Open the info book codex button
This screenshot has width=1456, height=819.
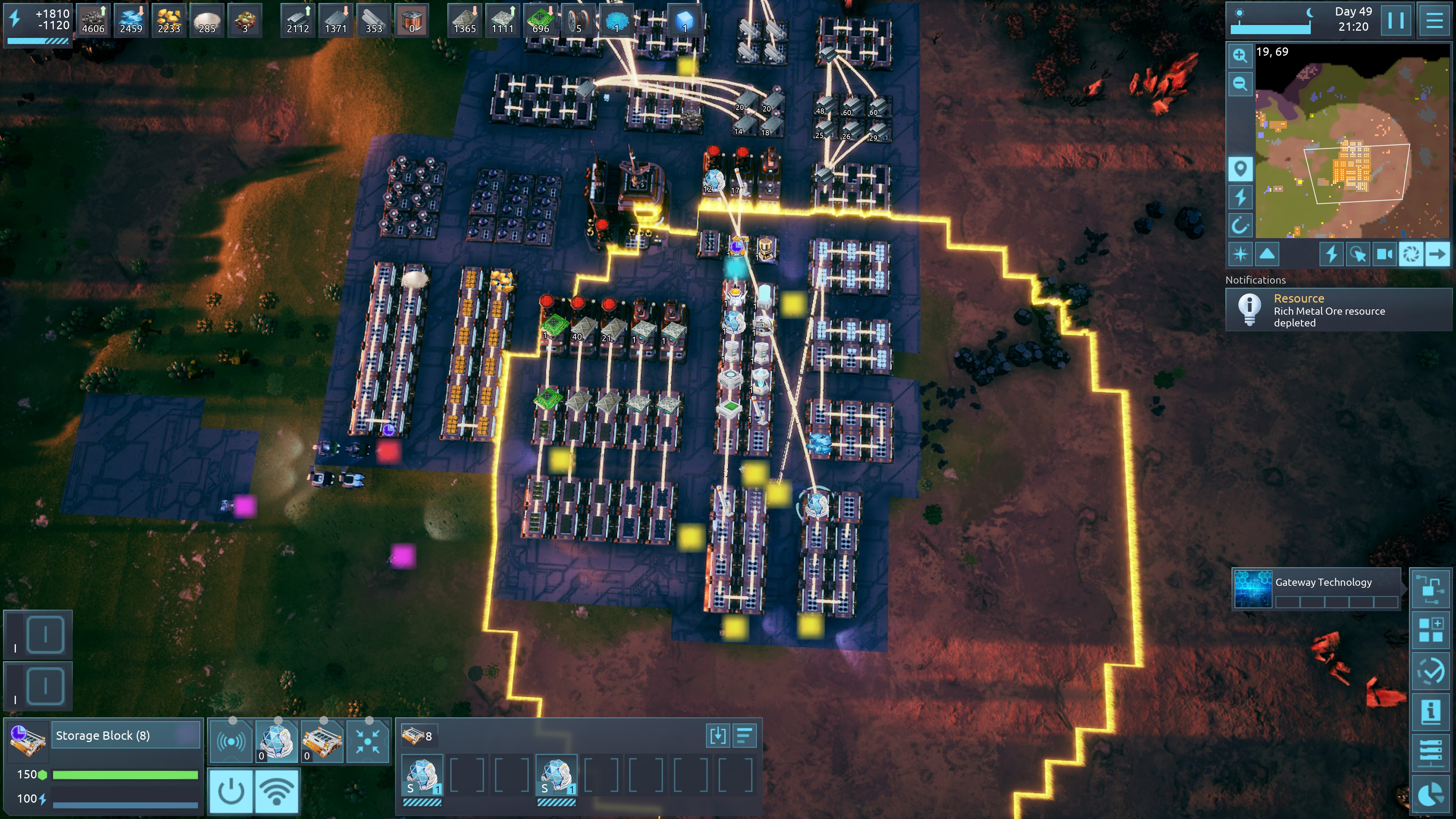click(1431, 711)
